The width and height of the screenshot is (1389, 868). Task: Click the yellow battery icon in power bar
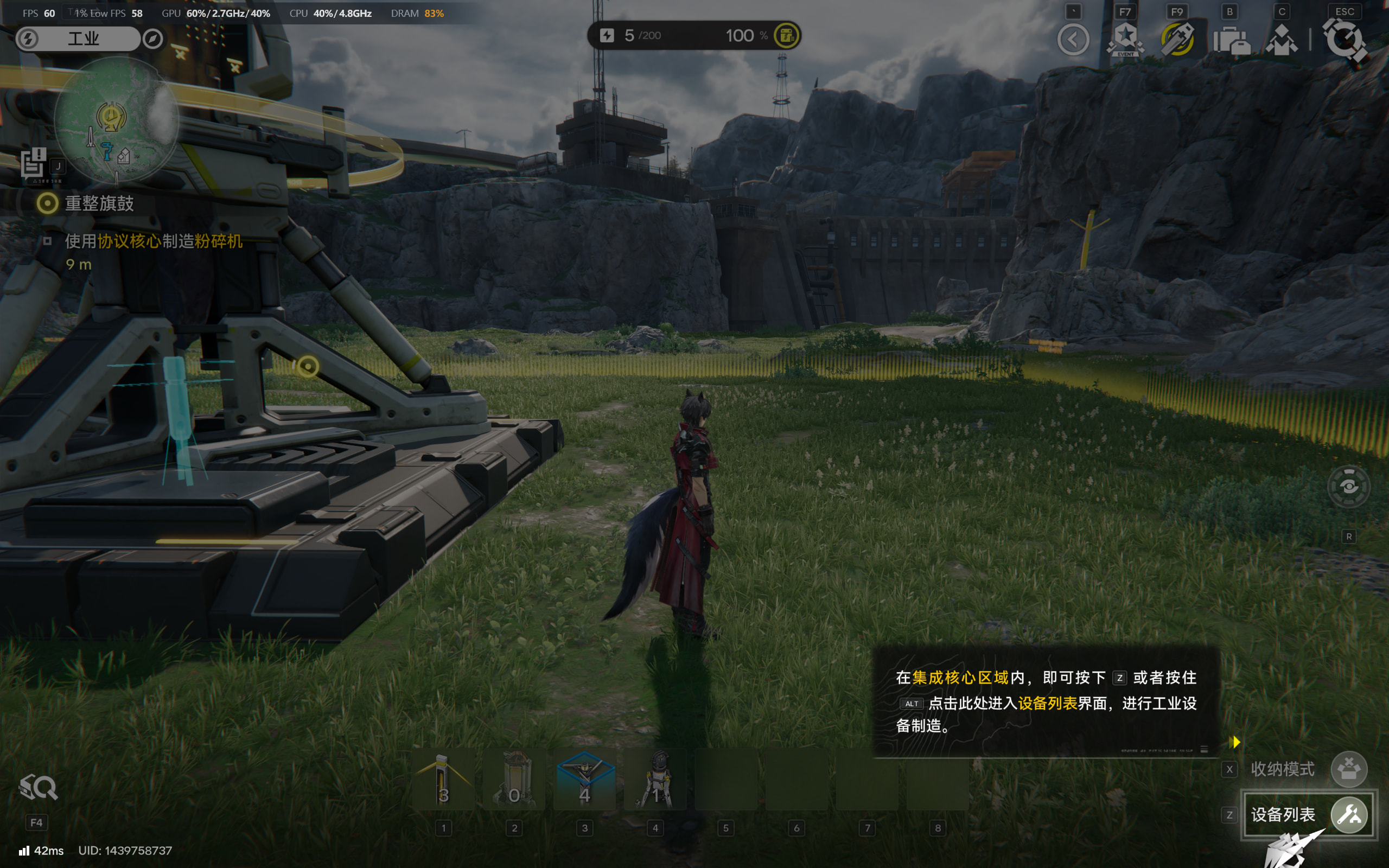pyautogui.click(x=786, y=36)
